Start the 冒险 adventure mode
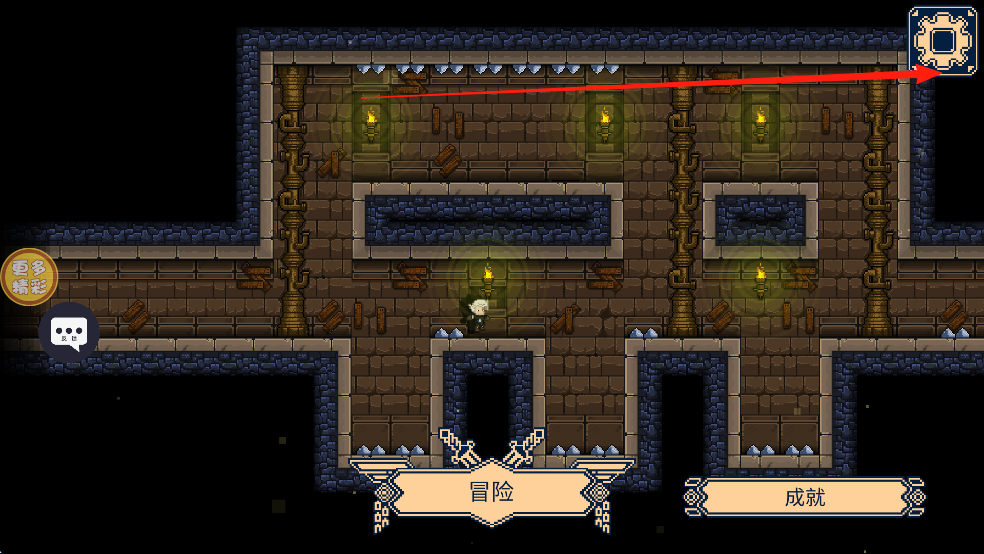The width and height of the screenshot is (984, 554). pos(491,492)
